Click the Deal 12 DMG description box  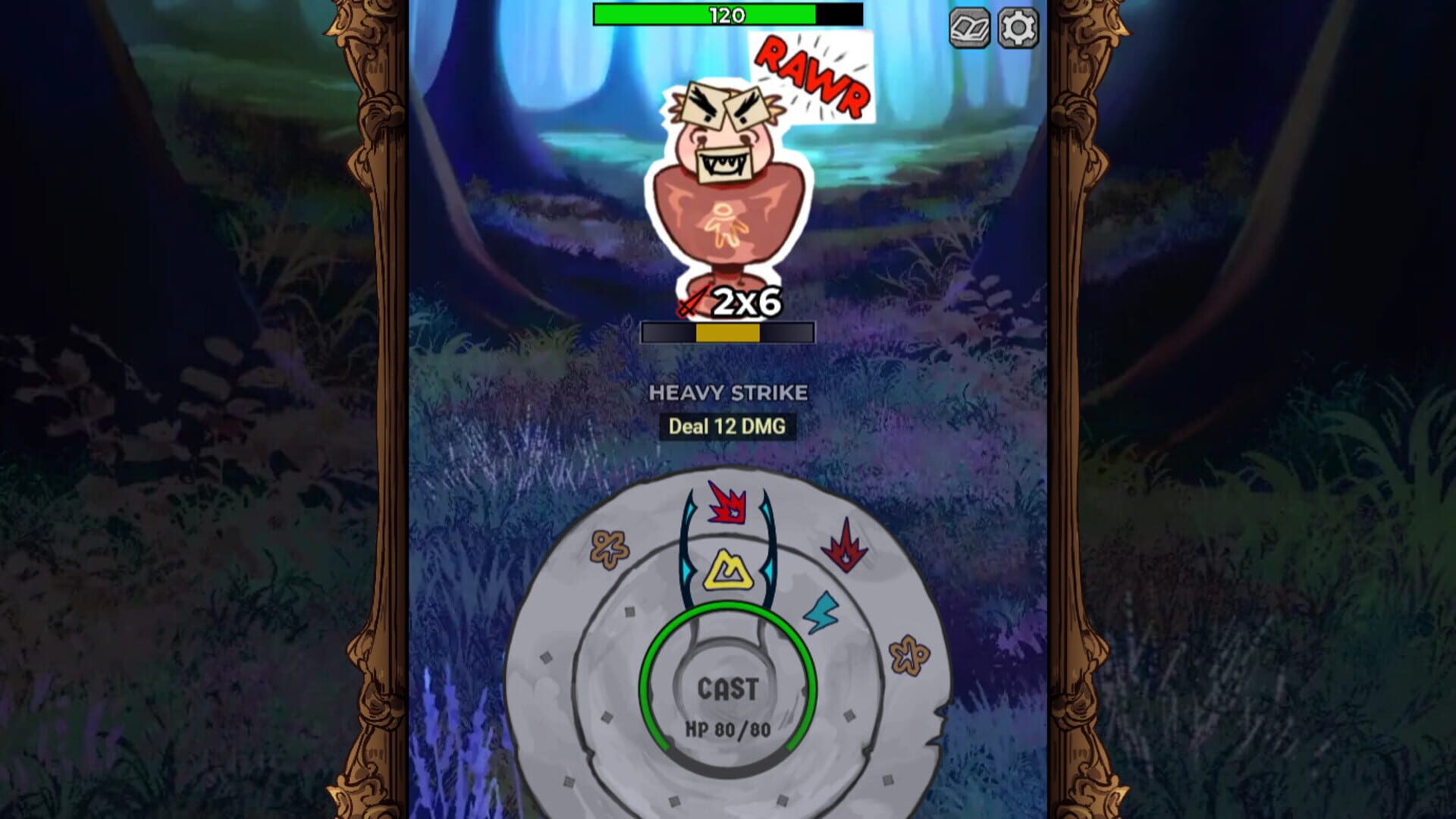click(726, 427)
